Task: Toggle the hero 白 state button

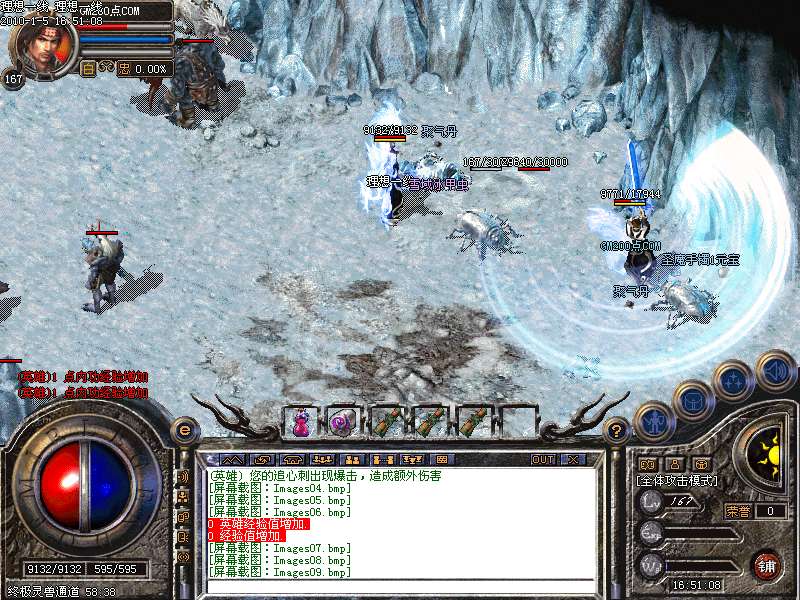Action: [x=87, y=68]
